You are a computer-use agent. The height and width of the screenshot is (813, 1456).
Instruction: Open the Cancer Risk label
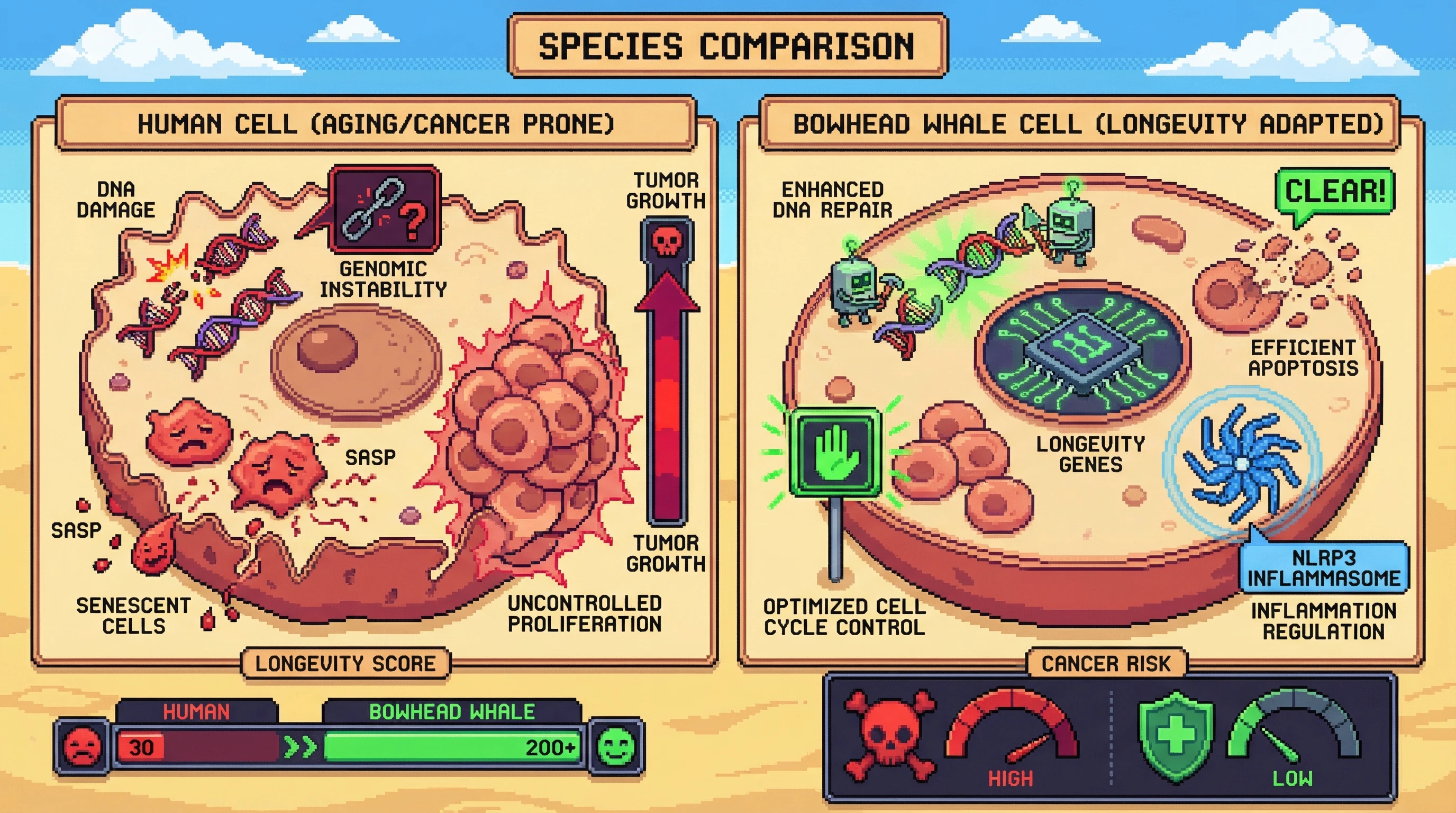coord(1106,663)
